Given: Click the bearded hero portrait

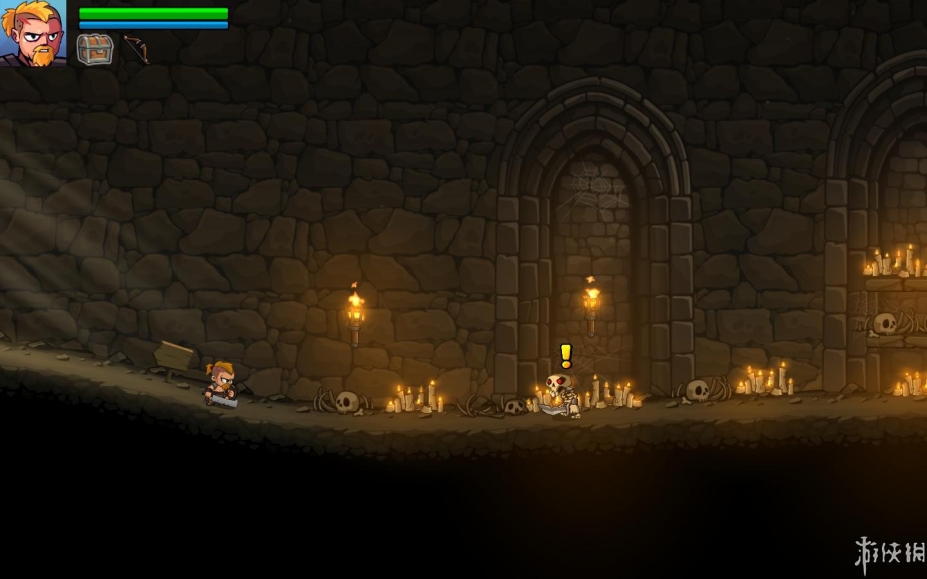Looking at the screenshot, I should pos(33,33).
